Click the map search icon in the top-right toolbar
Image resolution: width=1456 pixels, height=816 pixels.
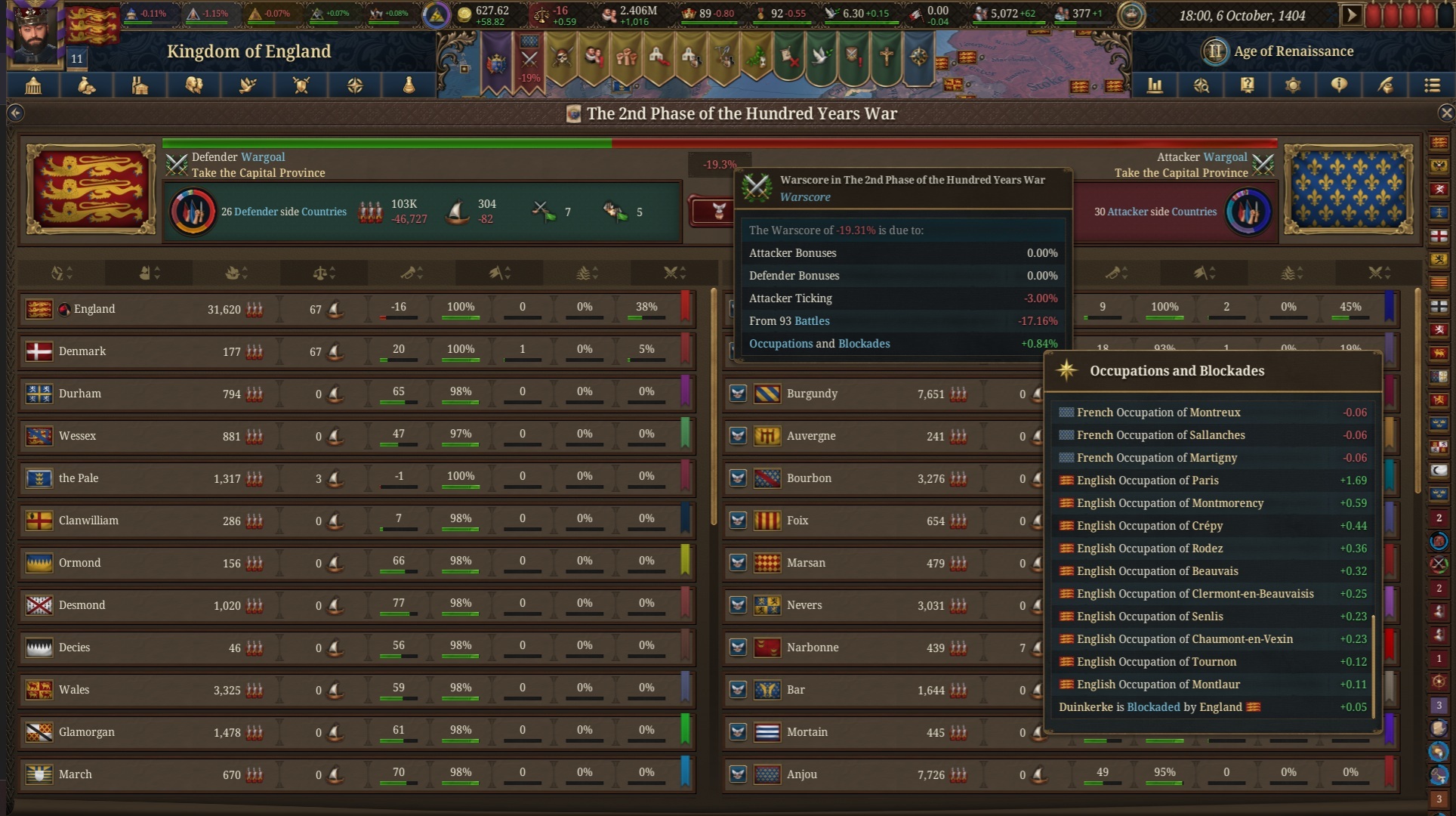pos(1202,85)
